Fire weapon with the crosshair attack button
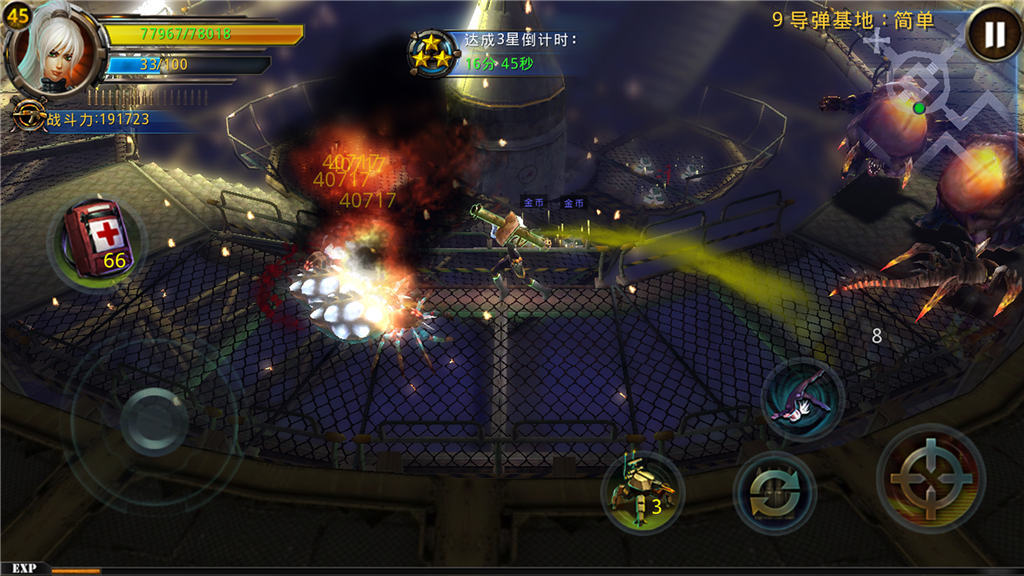 (x=930, y=478)
